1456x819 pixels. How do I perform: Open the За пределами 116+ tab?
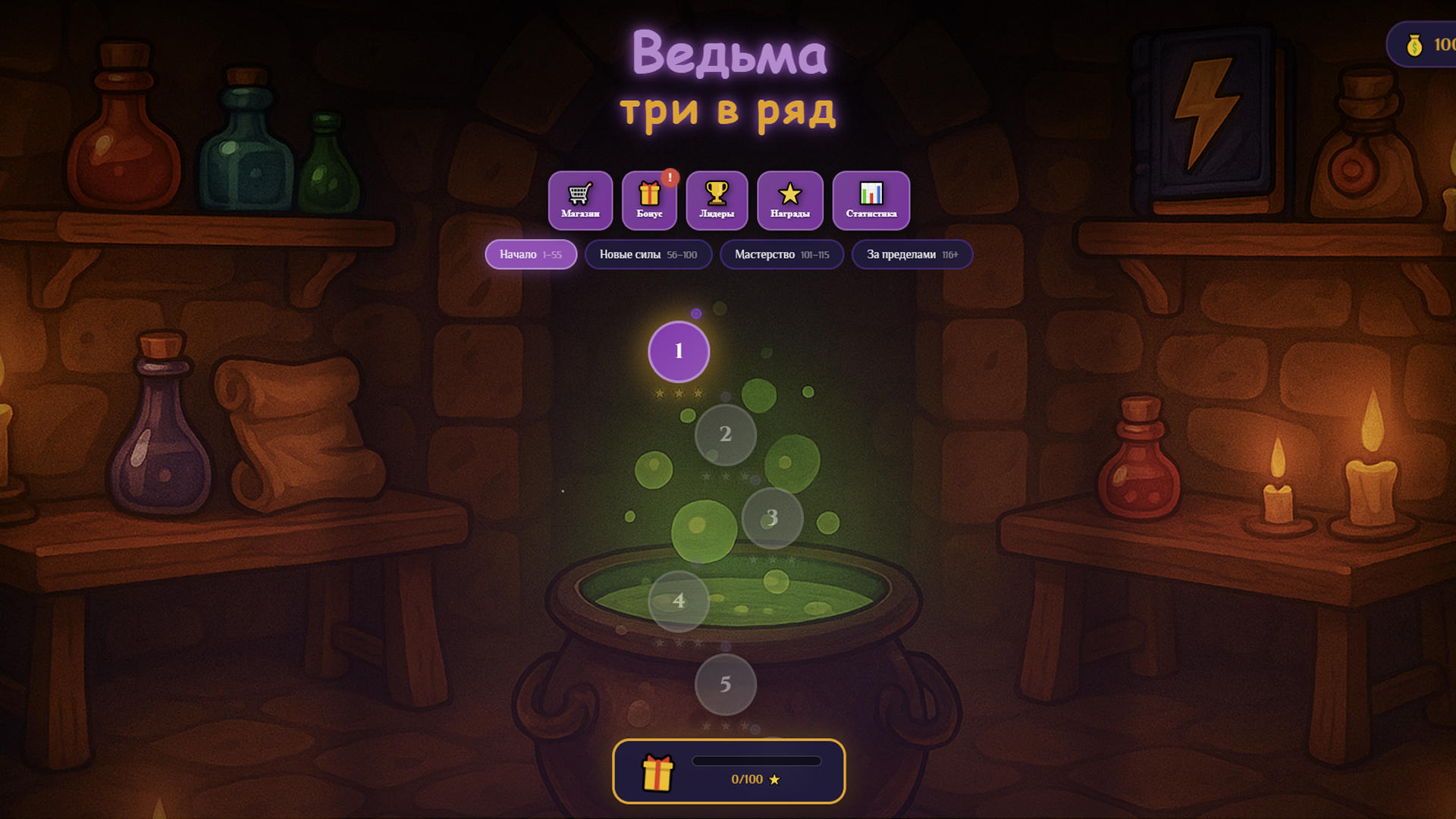pos(912,254)
